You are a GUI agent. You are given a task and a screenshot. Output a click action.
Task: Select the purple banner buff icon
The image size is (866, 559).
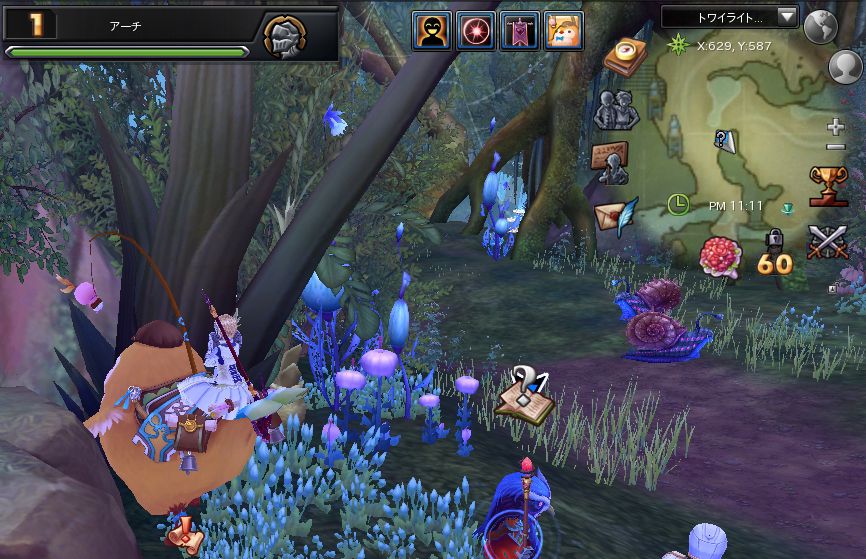tap(520, 31)
